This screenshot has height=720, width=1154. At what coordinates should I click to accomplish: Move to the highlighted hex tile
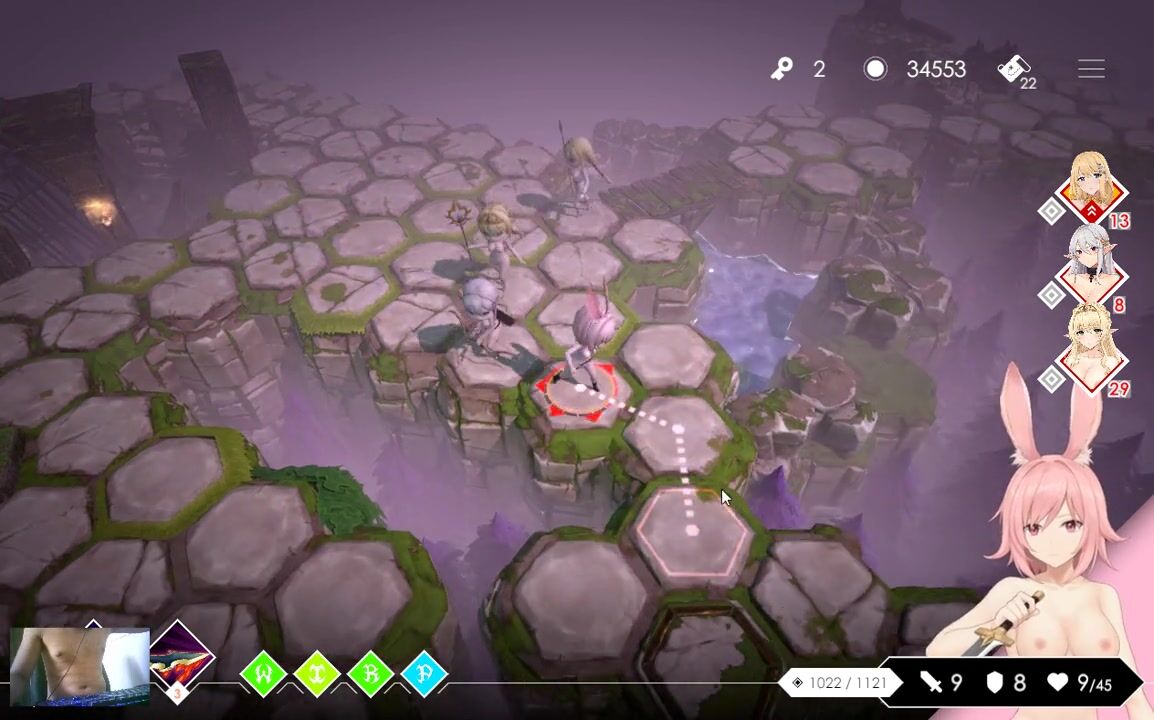click(693, 532)
